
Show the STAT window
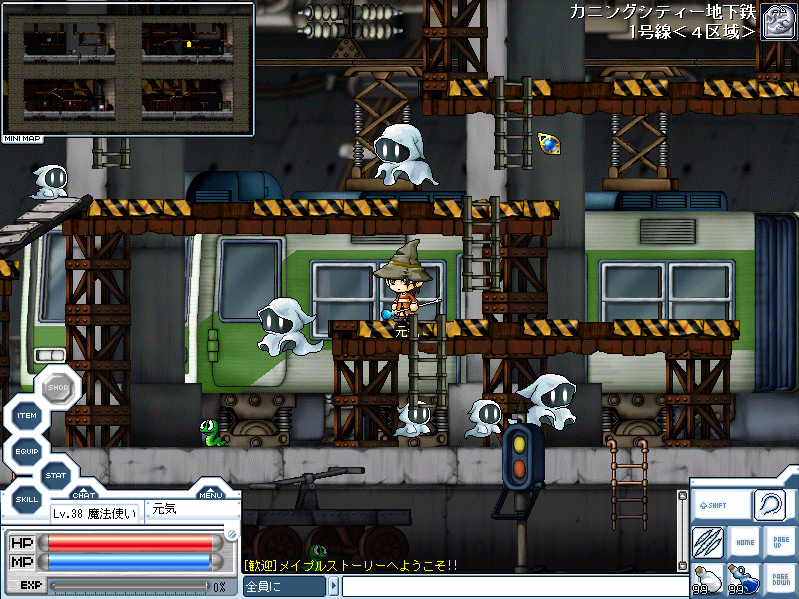coord(56,475)
